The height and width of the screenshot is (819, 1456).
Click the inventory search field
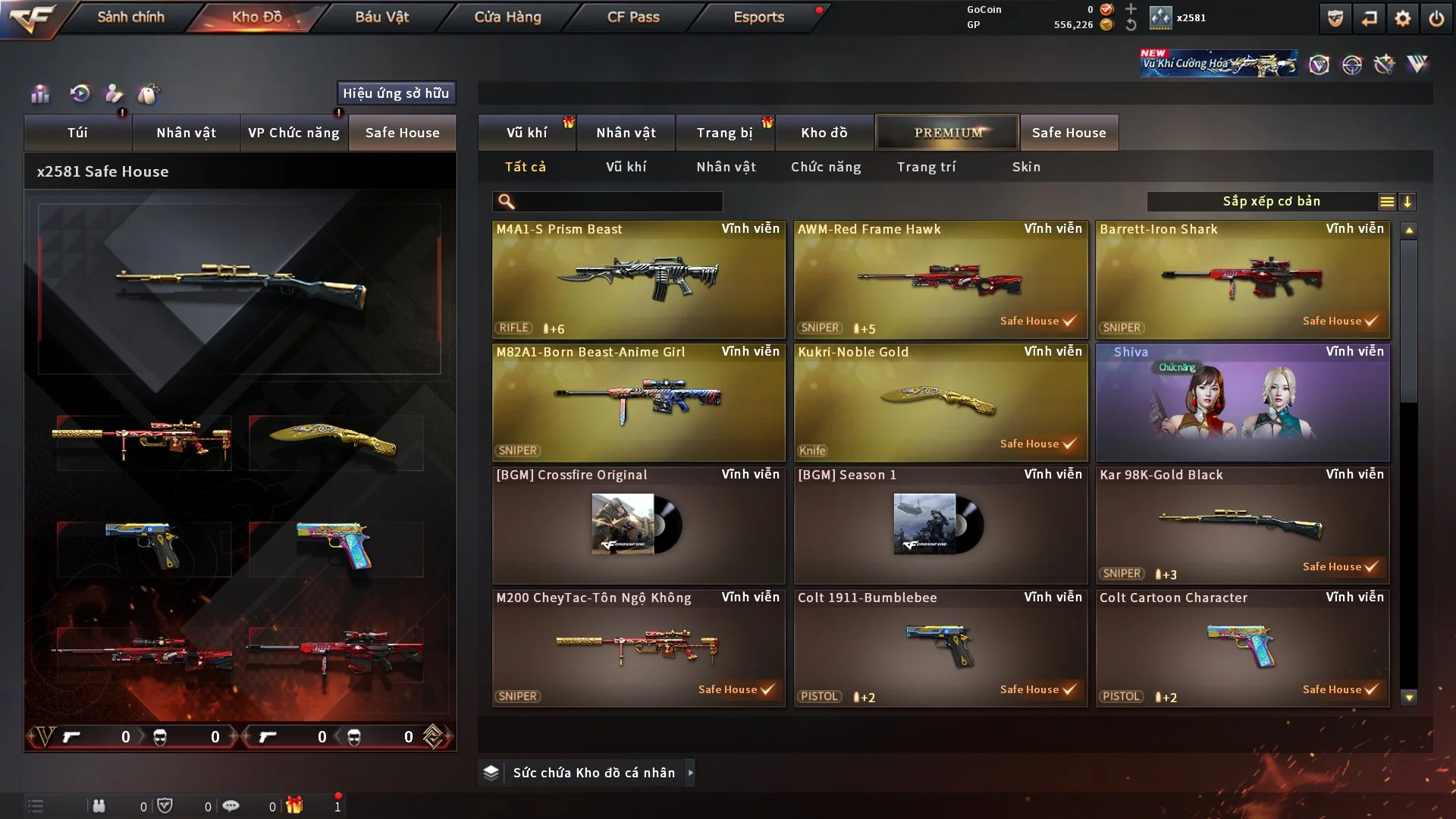click(x=618, y=202)
